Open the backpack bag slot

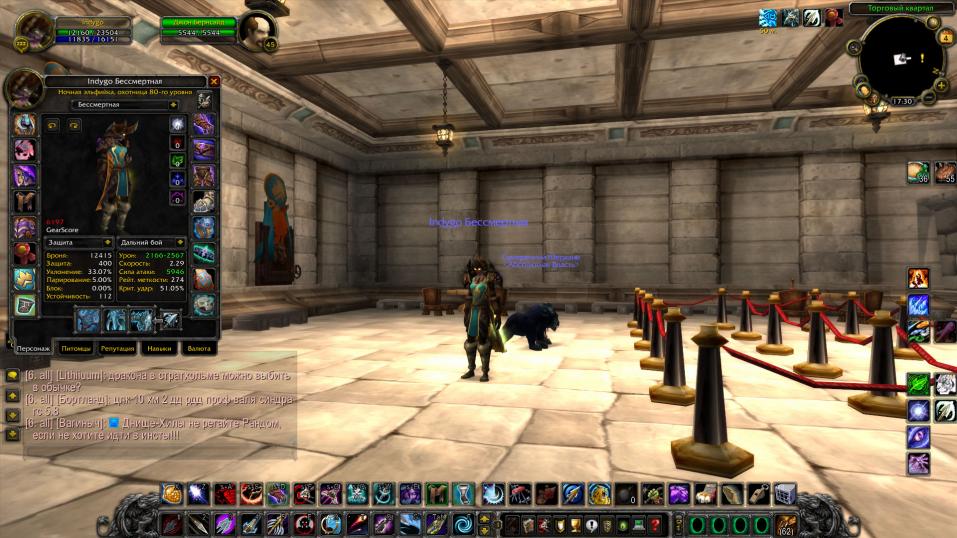(786, 524)
